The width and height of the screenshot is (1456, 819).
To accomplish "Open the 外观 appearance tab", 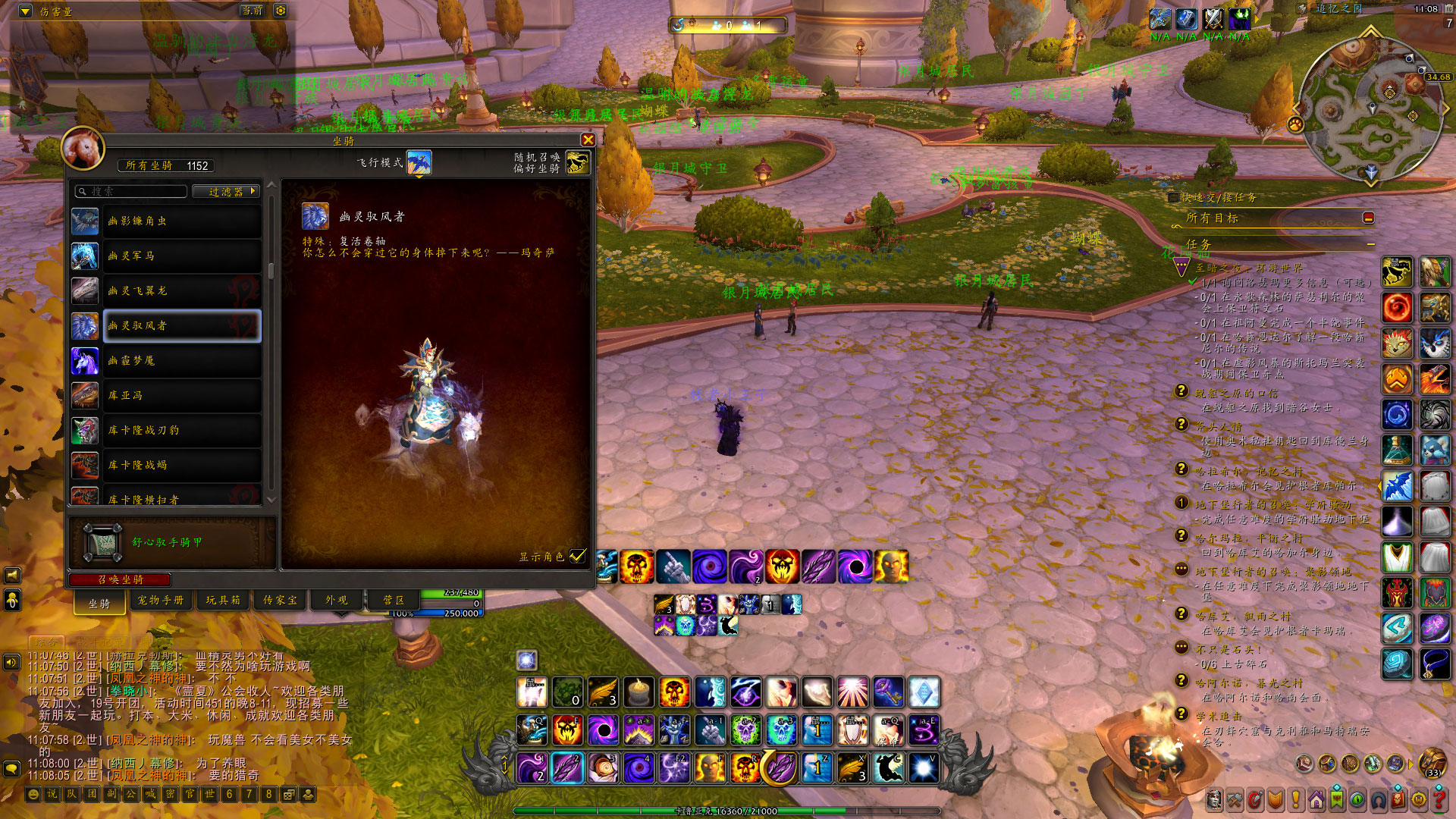I will [336, 600].
